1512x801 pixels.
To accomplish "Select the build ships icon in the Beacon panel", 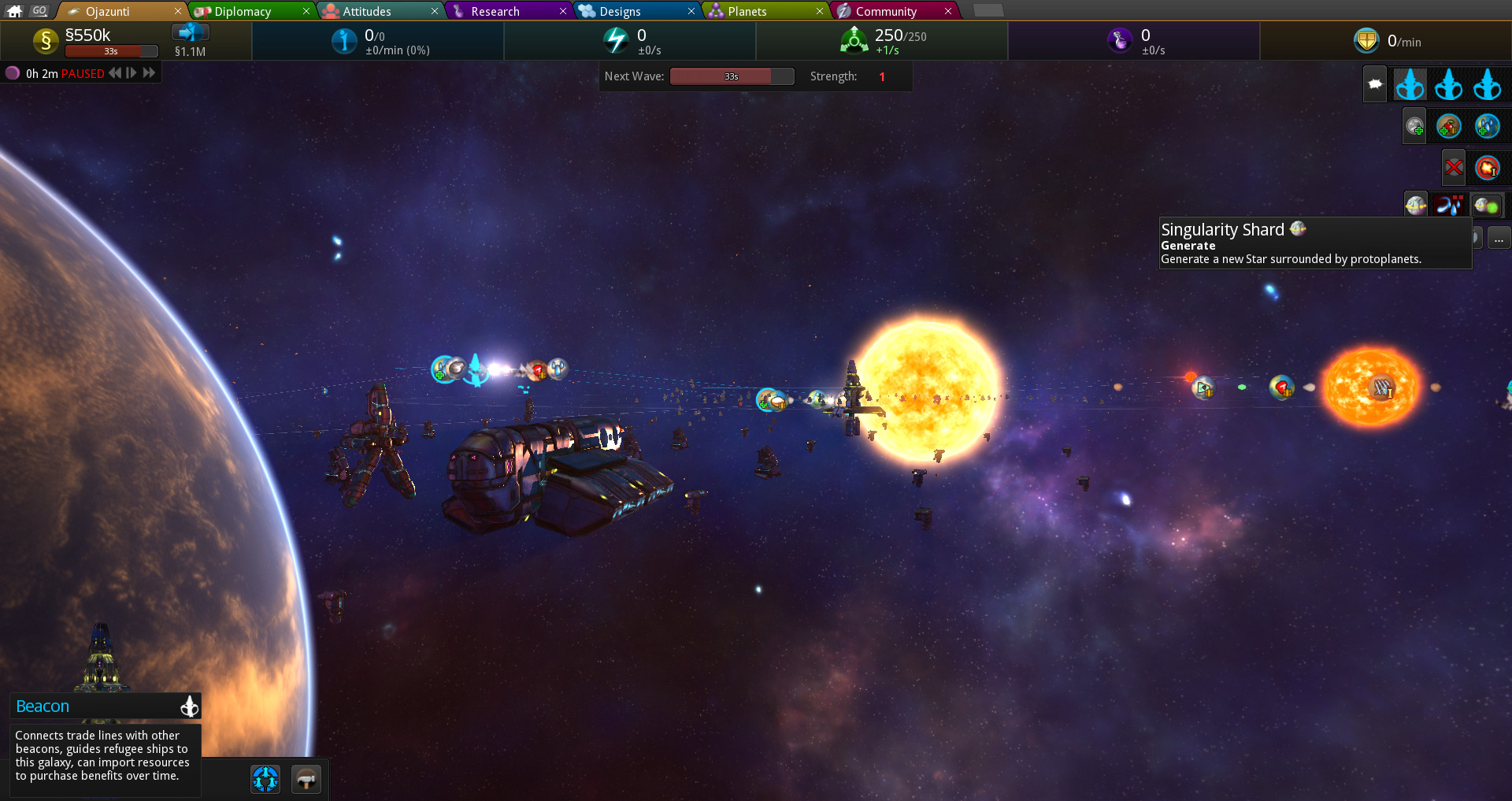I will point(265,778).
